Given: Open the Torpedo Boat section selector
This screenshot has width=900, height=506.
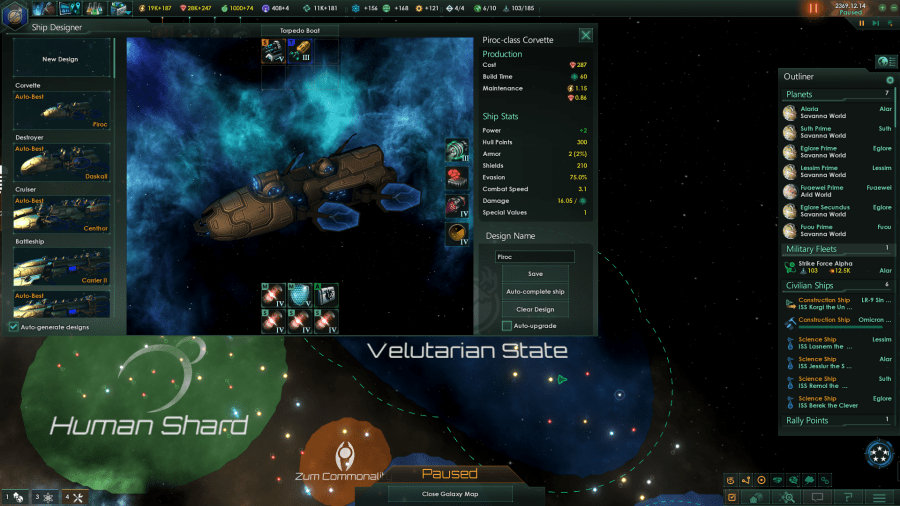Looking at the screenshot, I should (x=300, y=31).
